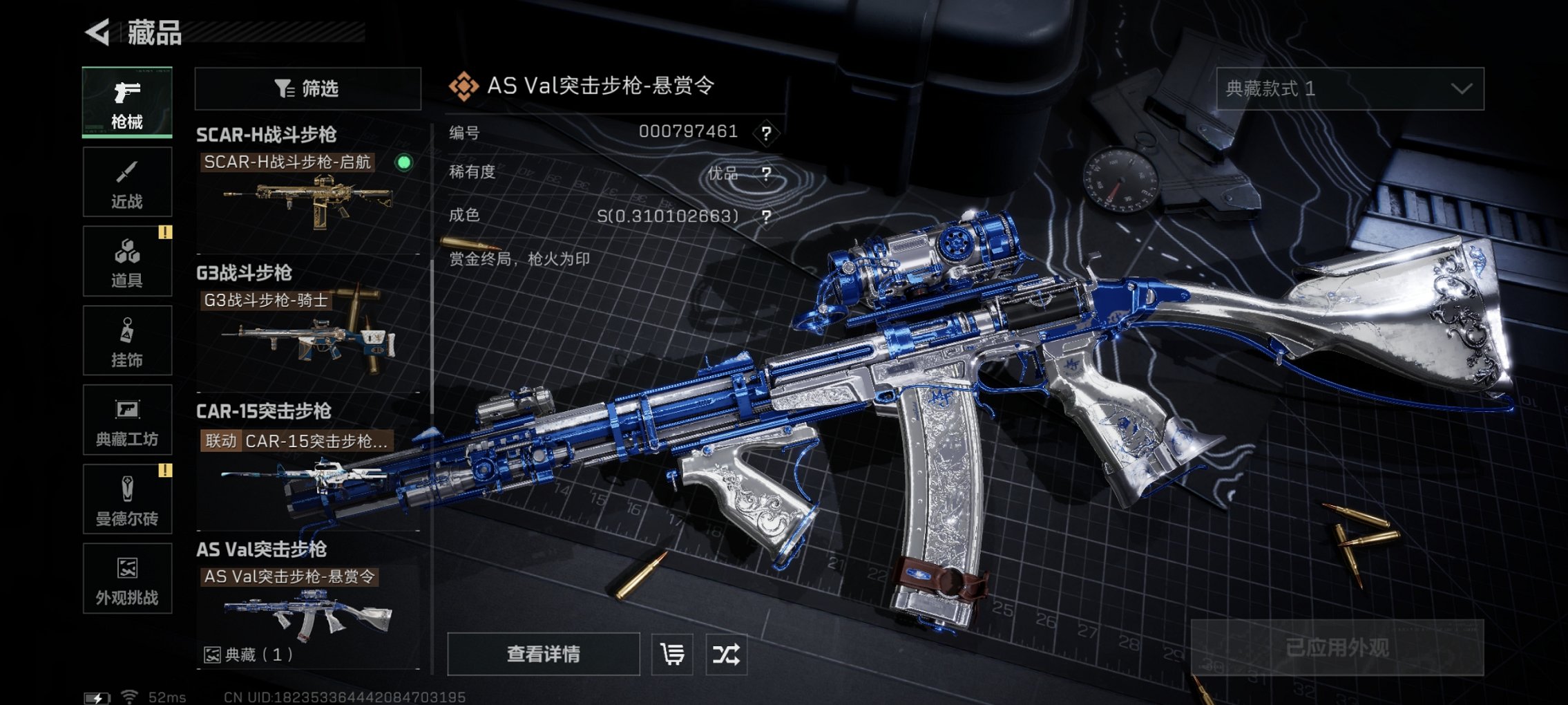
Task: Expand the 典藏（1） collection entry
Action: tap(245, 655)
